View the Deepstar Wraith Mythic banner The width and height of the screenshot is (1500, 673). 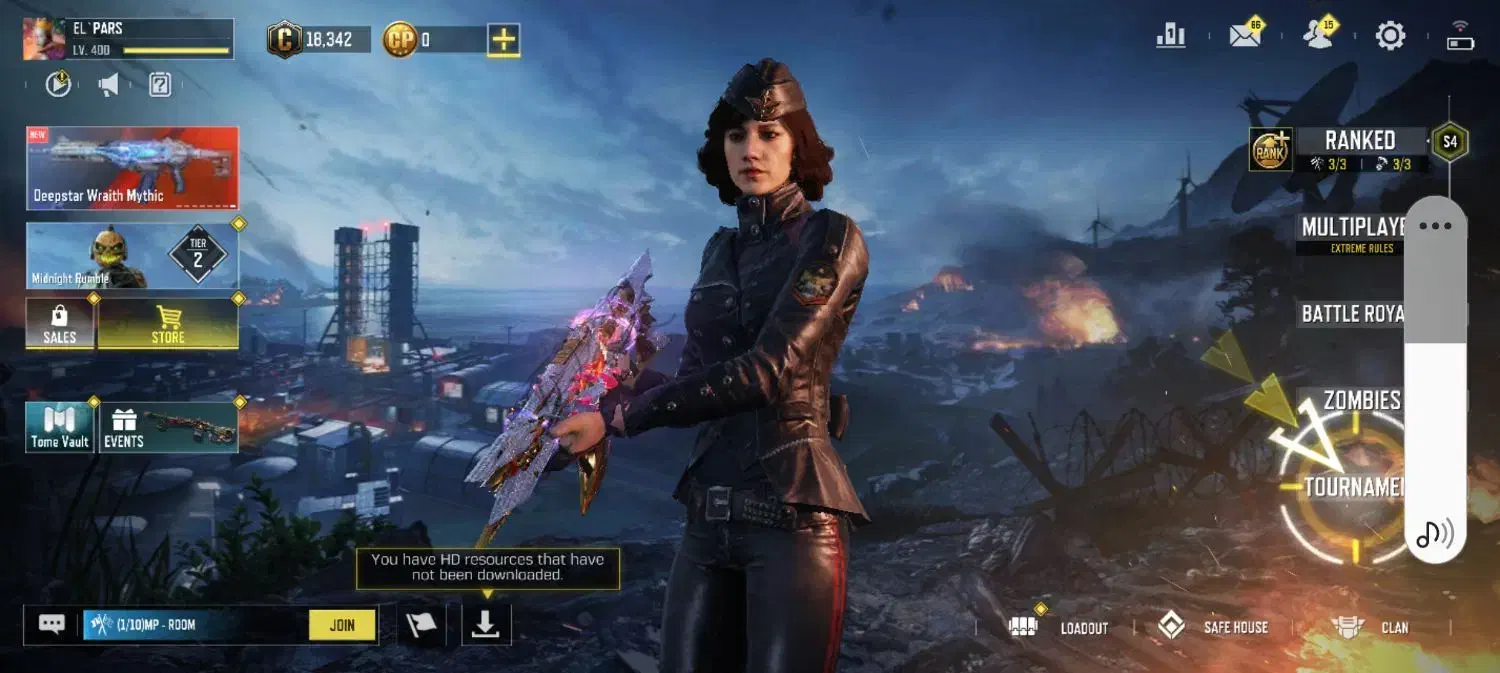click(132, 168)
